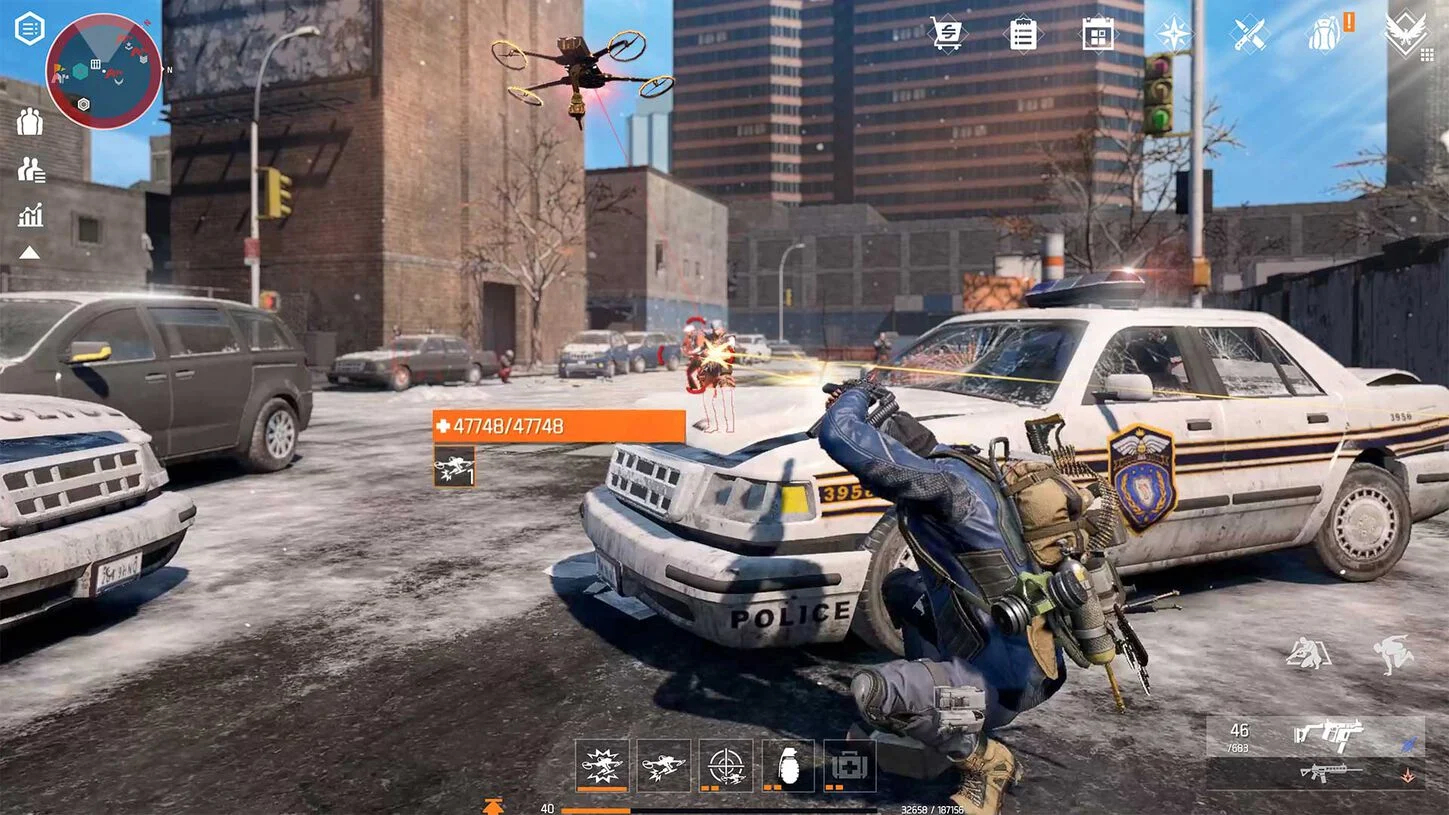
Task: Collapse the left sidebar with the triangle arrow
Action: coord(29,252)
